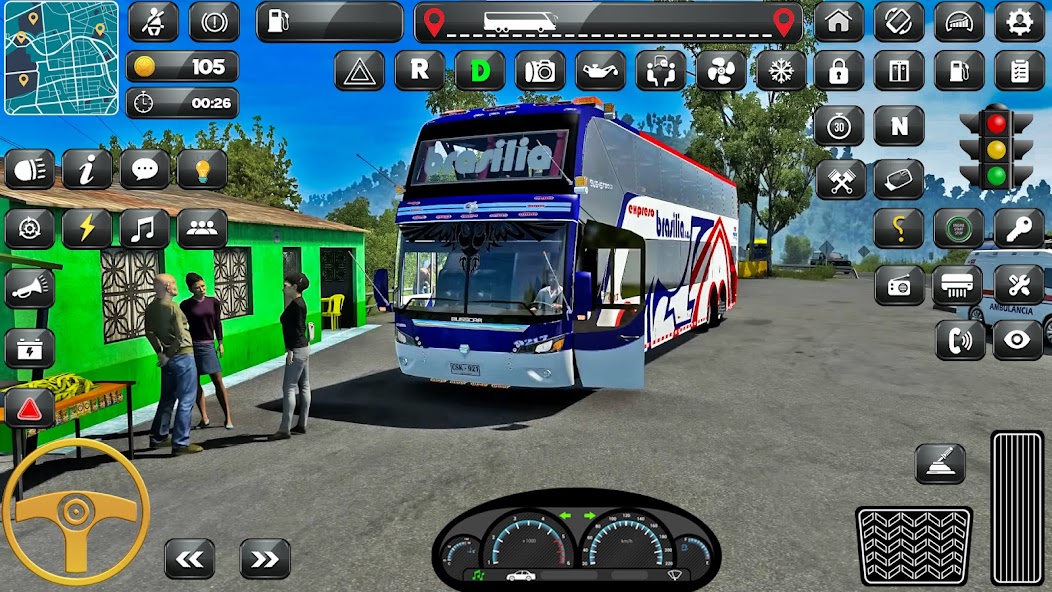Toggle the door lock padlock icon
Viewport: 1052px width, 592px height.
[x=838, y=70]
